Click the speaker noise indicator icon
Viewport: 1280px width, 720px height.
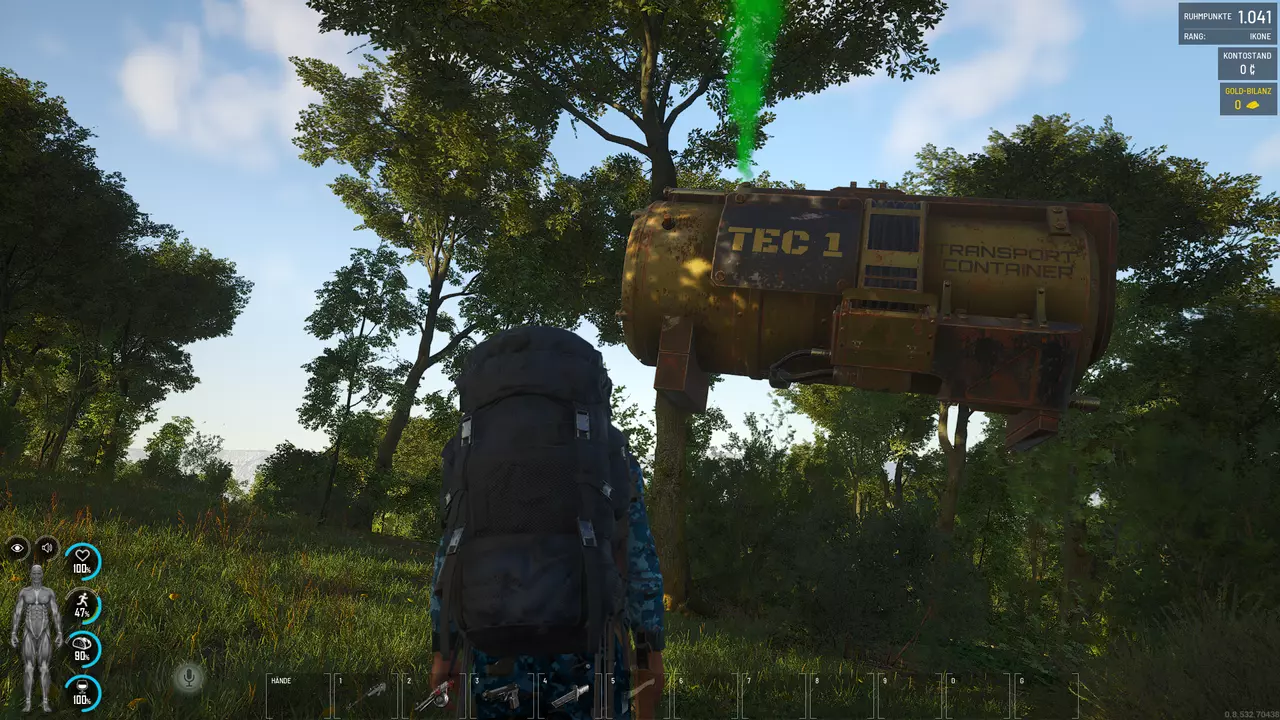click(x=47, y=548)
